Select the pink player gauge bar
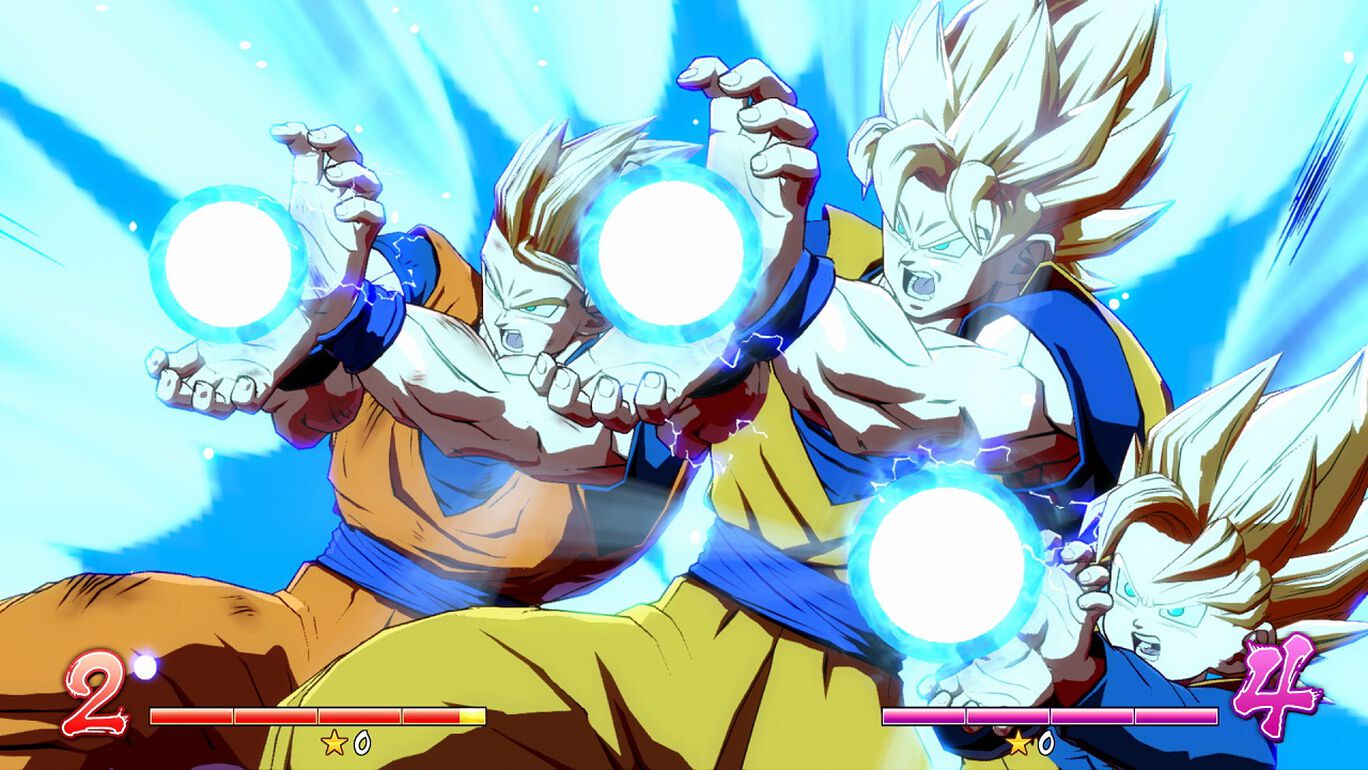The height and width of the screenshot is (770, 1368). point(1050,715)
